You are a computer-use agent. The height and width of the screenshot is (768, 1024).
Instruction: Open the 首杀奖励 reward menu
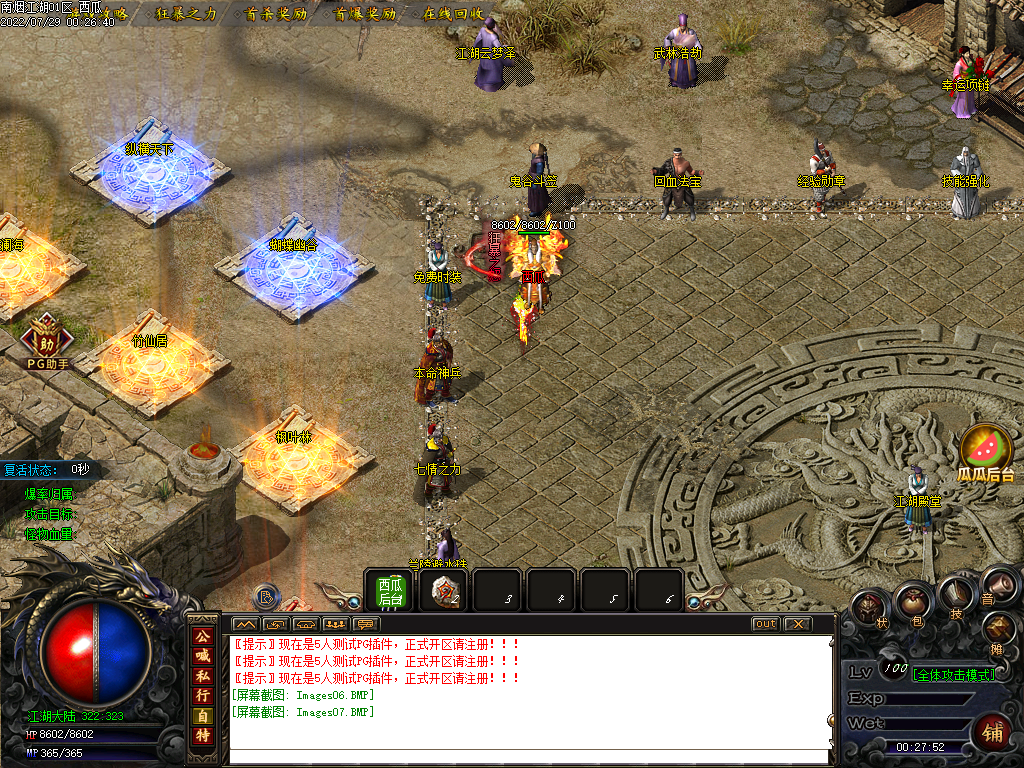(275, 14)
